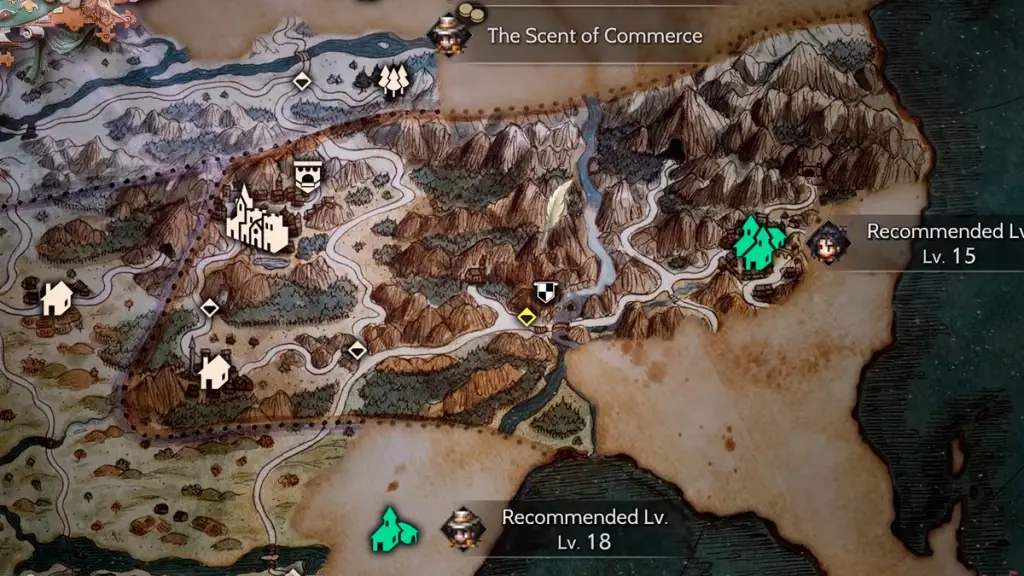Viewport: 1024px width, 576px height.
Task: Select the white pine trees map marker
Action: pyautogui.click(x=394, y=82)
